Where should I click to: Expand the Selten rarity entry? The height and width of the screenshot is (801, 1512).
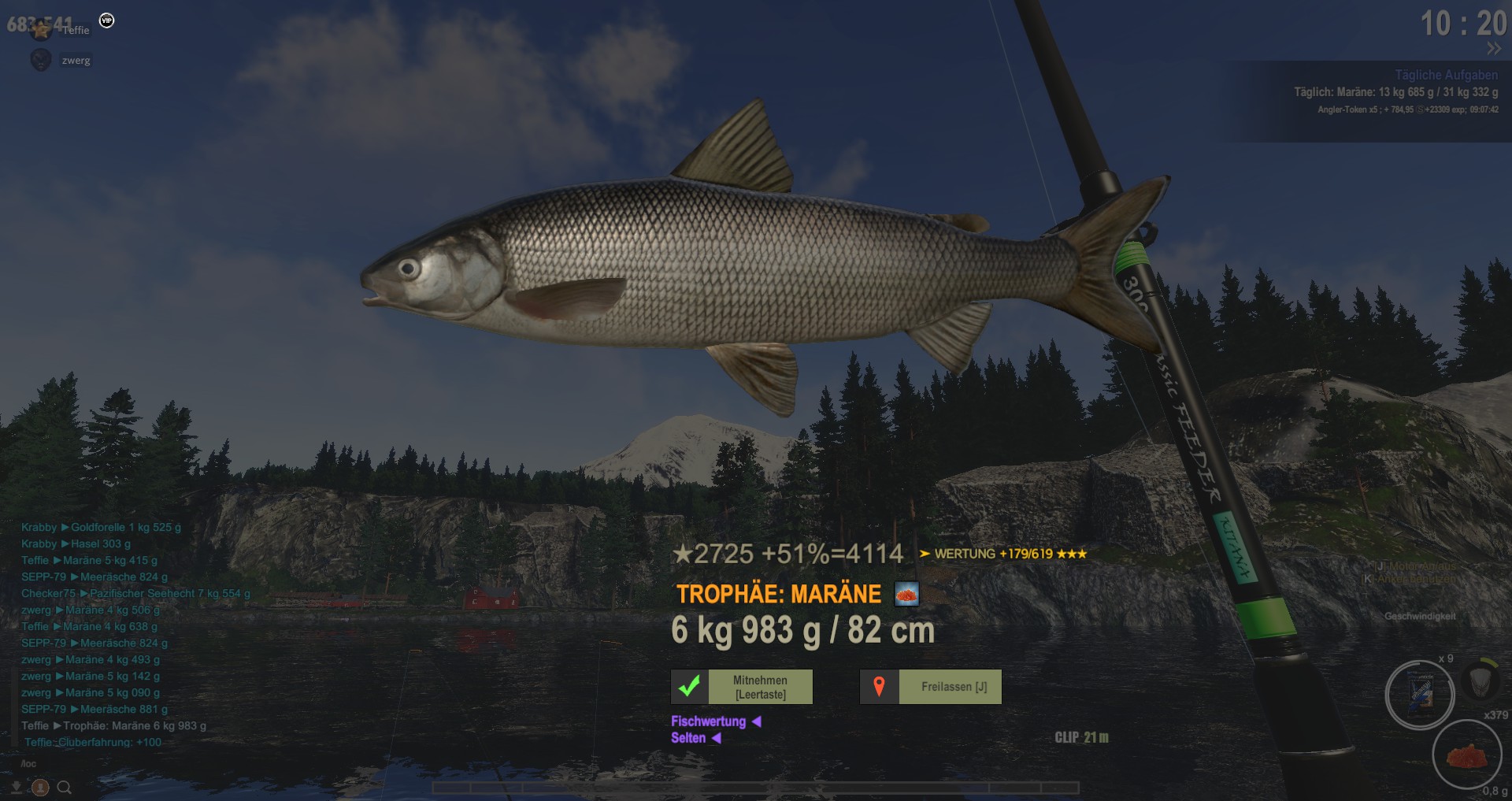(x=716, y=738)
